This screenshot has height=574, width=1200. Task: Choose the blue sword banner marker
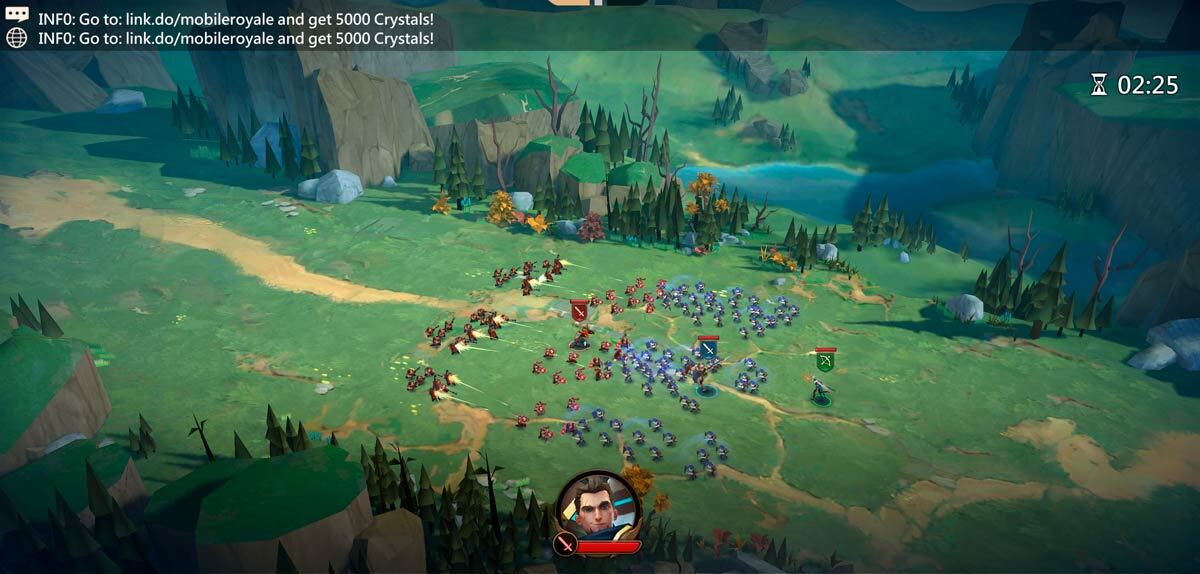coord(708,348)
